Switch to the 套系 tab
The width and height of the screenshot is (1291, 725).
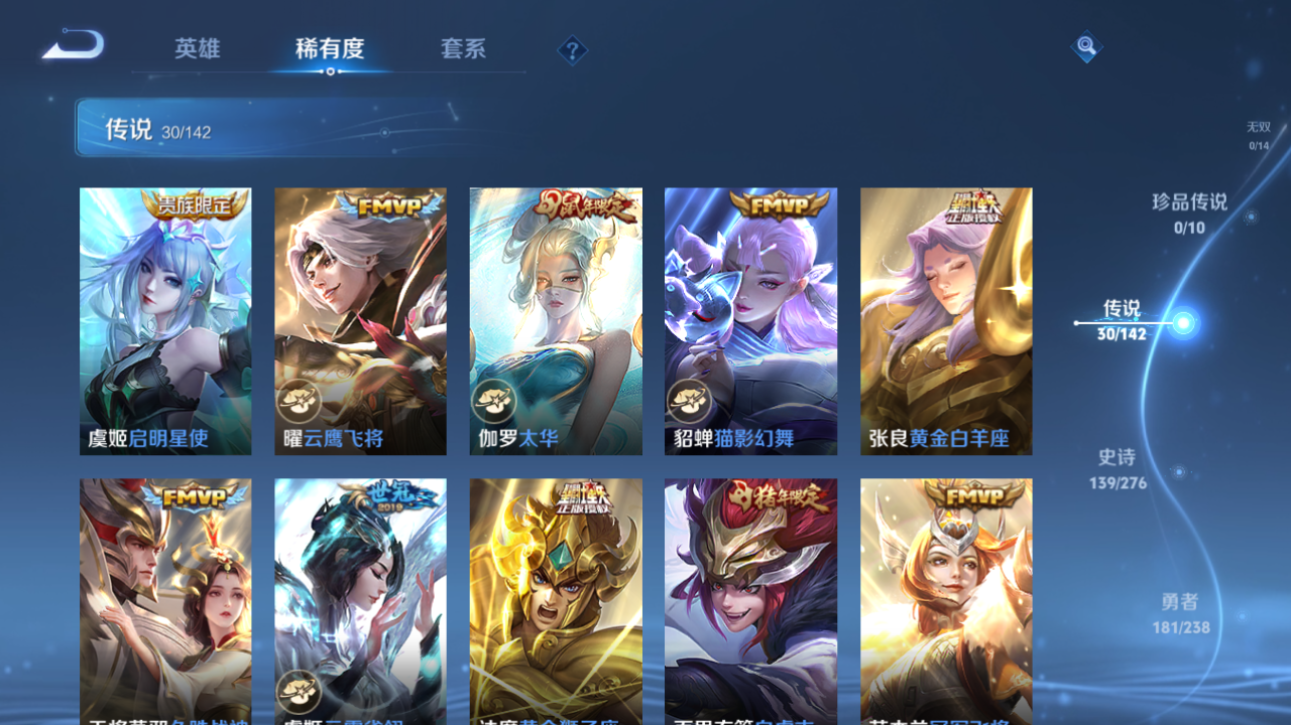461,49
